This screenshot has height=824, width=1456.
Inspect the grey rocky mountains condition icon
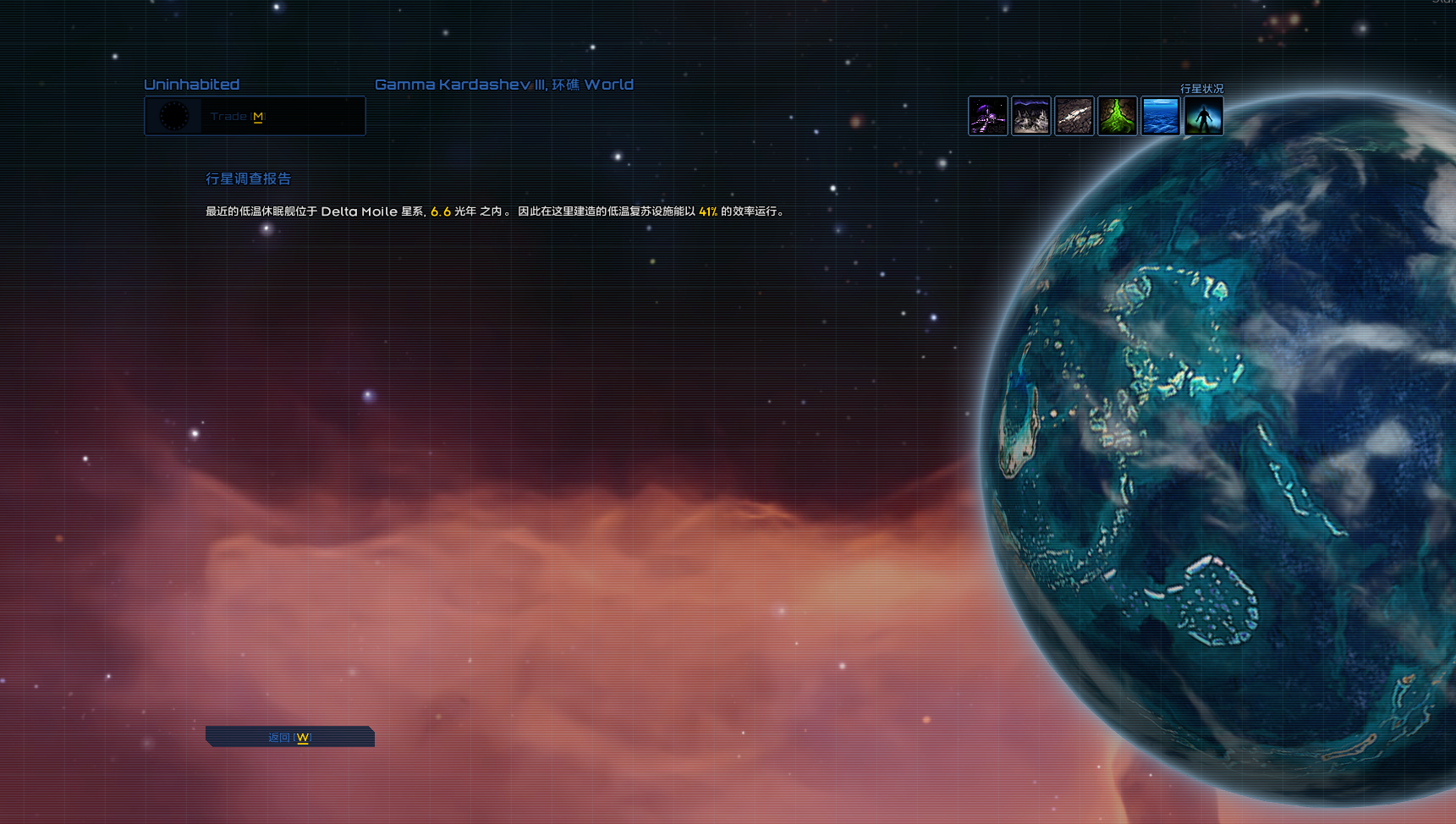[1030, 116]
